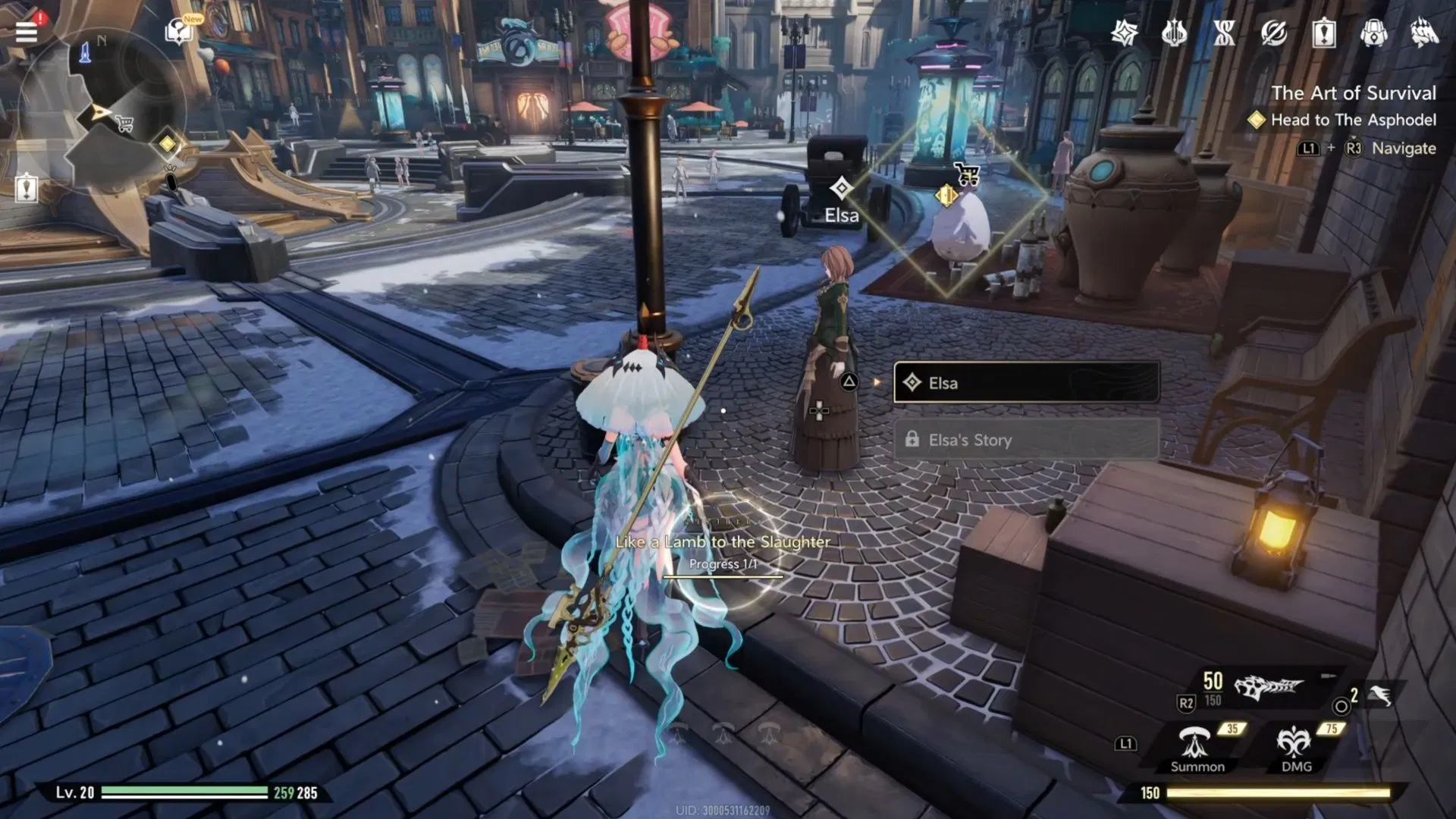This screenshot has height=819, width=1456.
Task: Select the star-shaped event icon top right
Action: pos(1125,33)
